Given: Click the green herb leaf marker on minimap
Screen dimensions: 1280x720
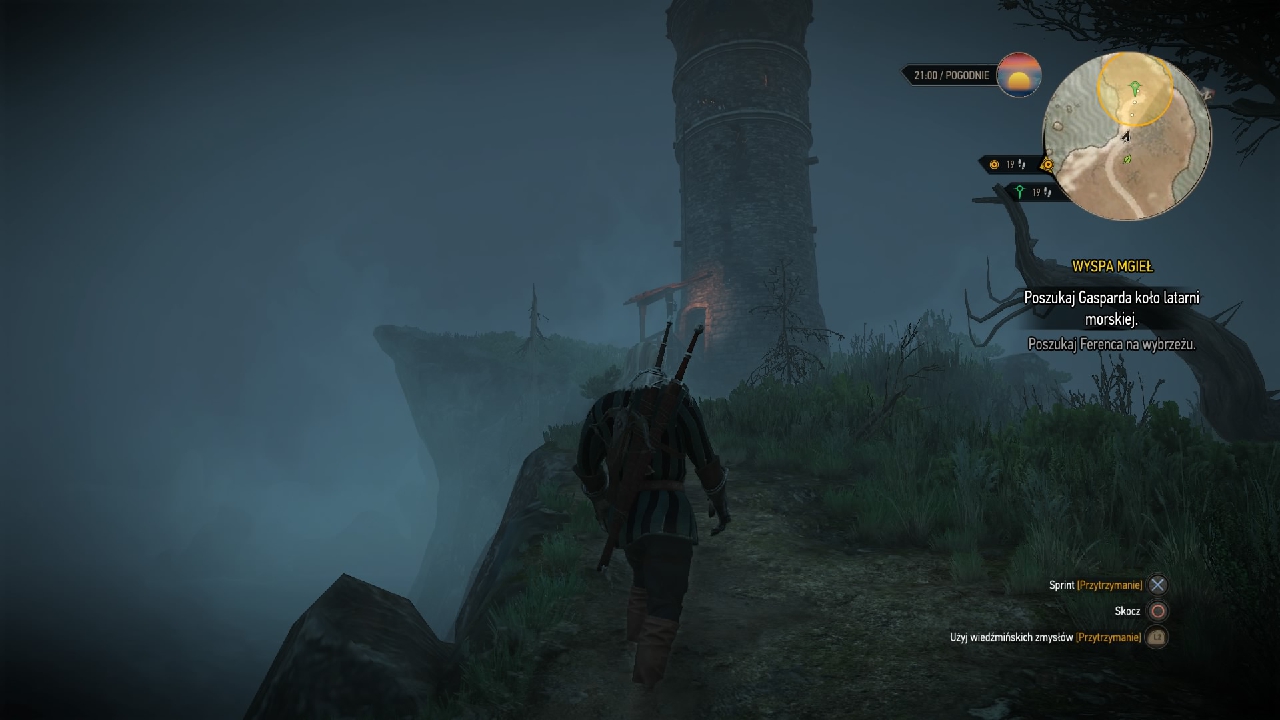Looking at the screenshot, I should [x=1129, y=158].
